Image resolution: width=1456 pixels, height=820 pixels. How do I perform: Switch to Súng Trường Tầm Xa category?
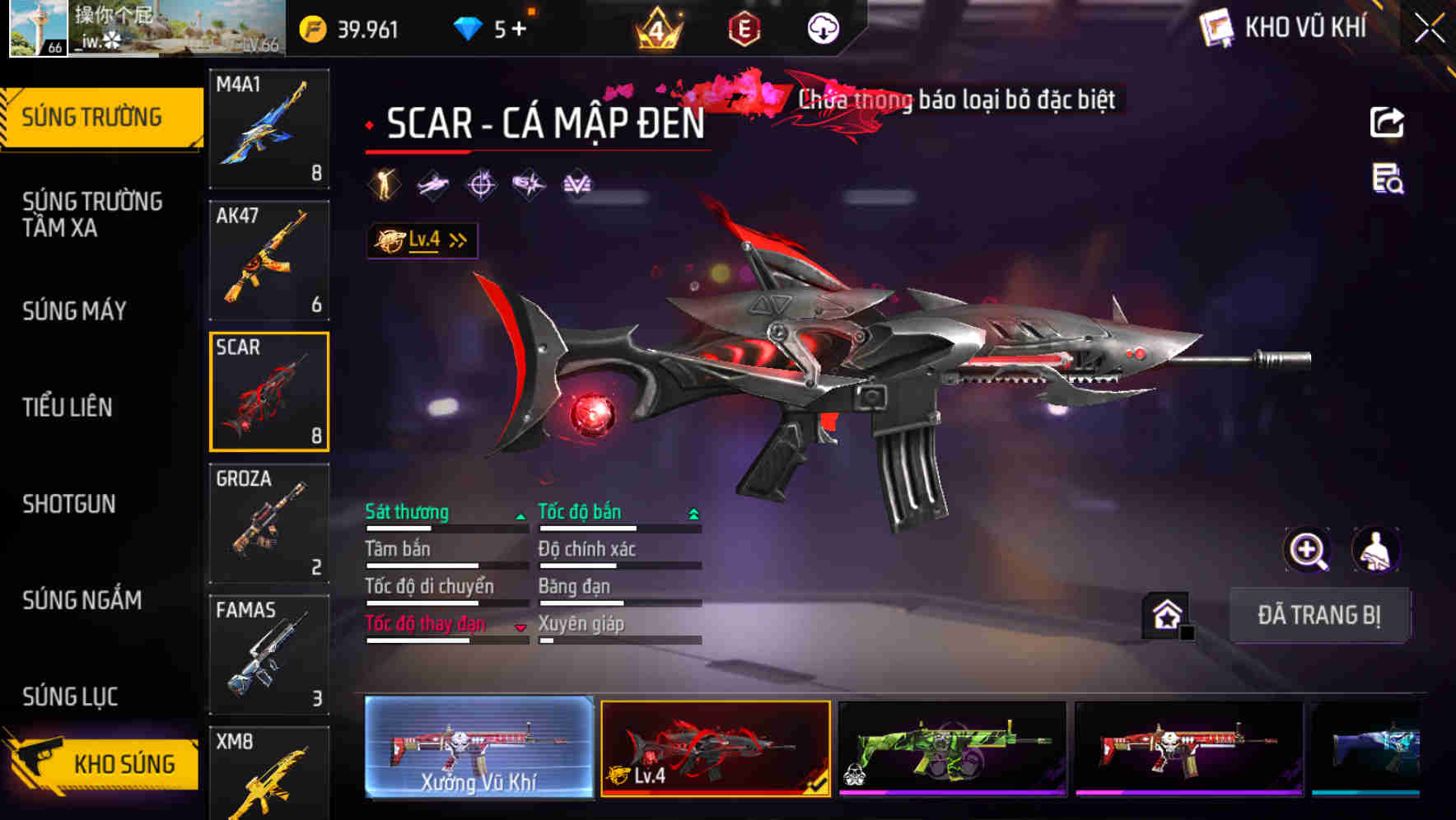pyautogui.click(x=92, y=214)
